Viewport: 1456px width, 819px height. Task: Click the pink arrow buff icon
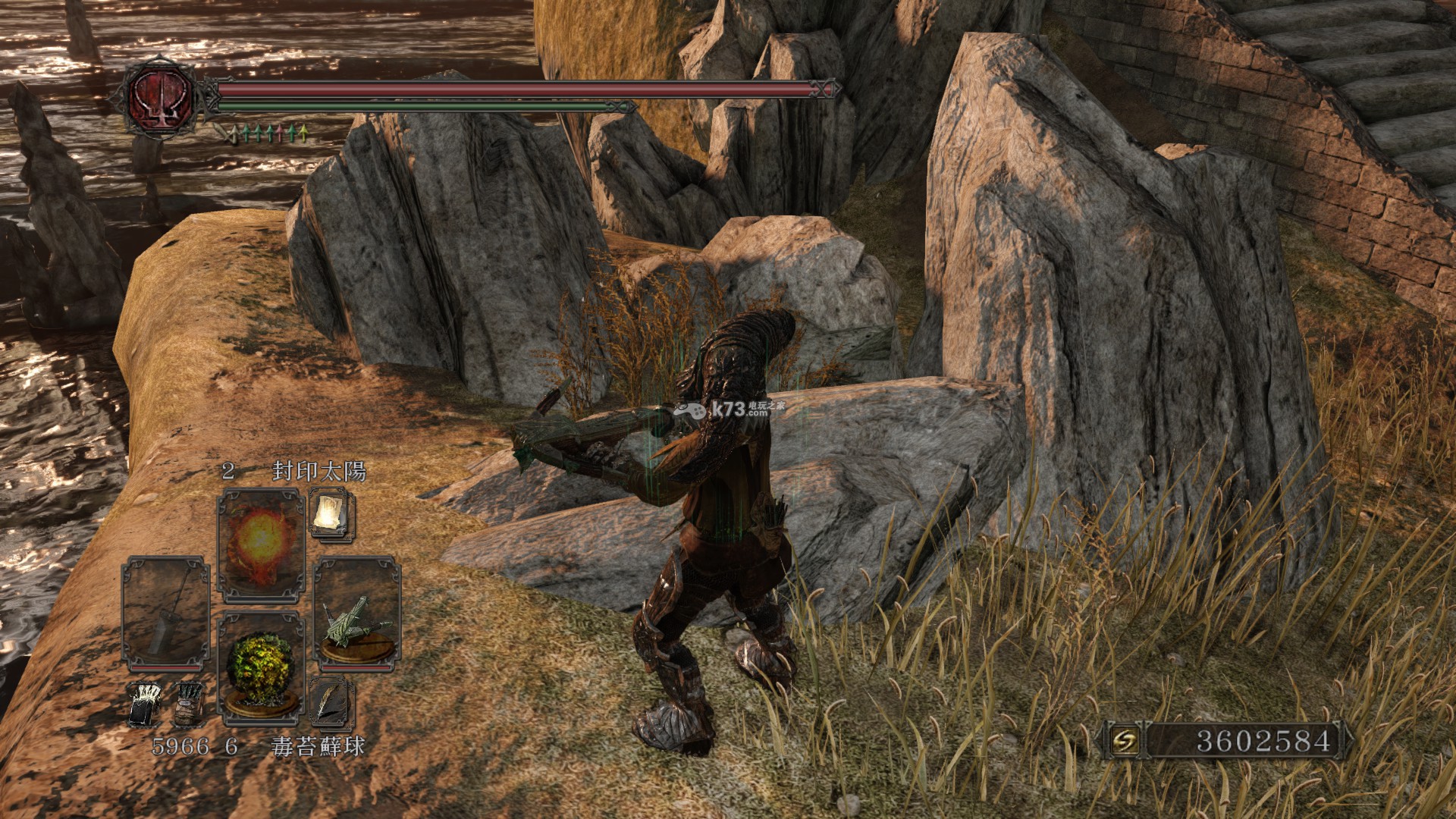(281, 134)
